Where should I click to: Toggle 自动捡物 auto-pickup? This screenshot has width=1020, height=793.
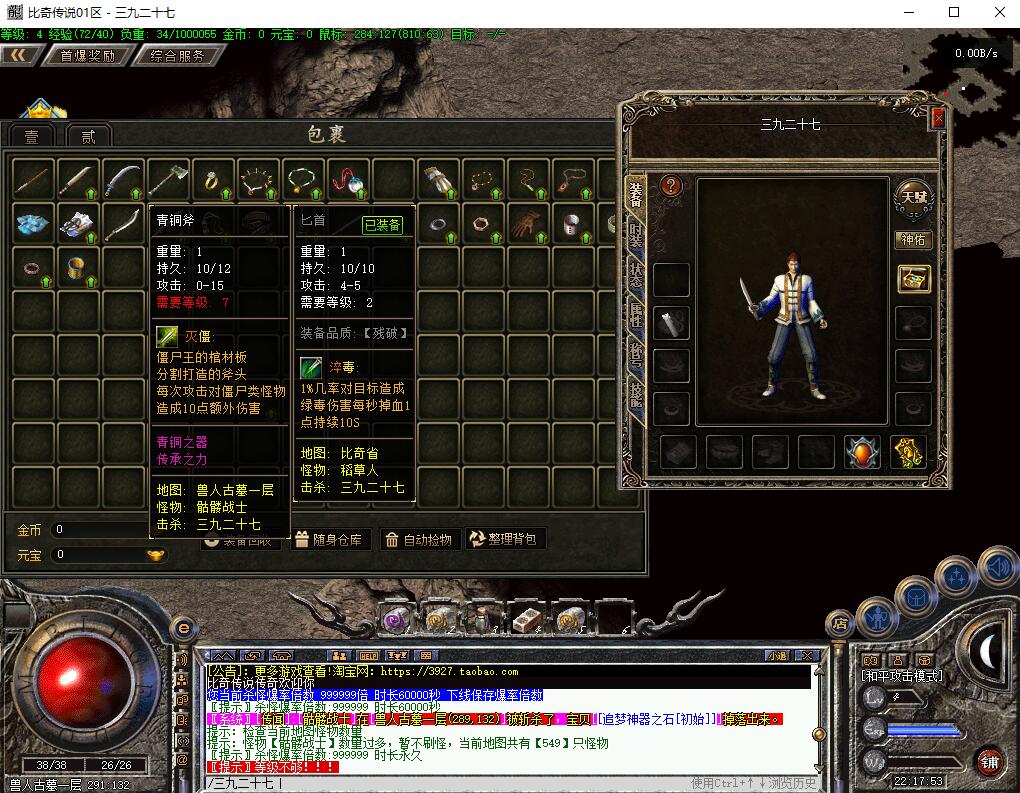[x=420, y=539]
